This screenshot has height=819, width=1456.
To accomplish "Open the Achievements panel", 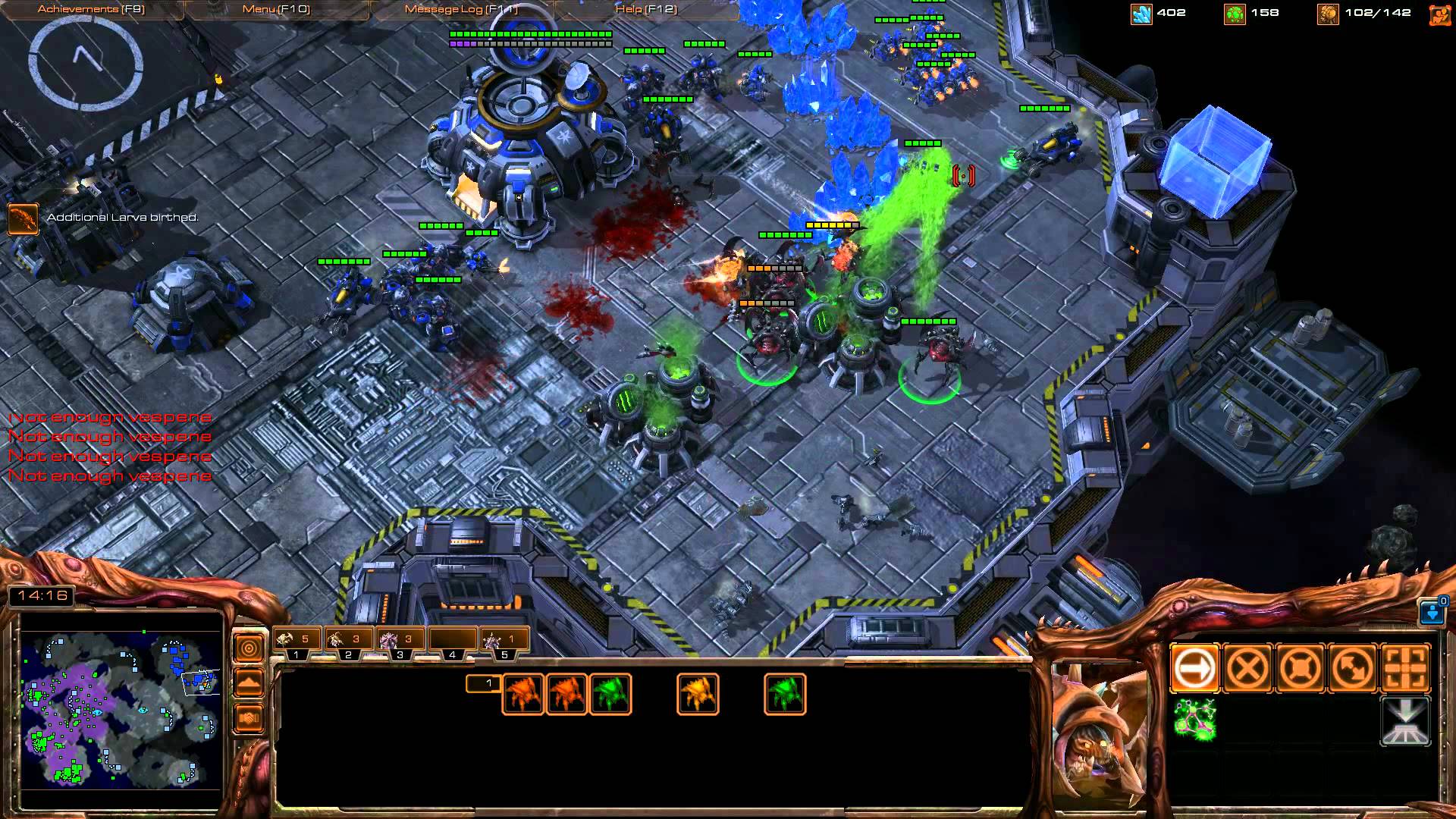I will click(91, 9).
